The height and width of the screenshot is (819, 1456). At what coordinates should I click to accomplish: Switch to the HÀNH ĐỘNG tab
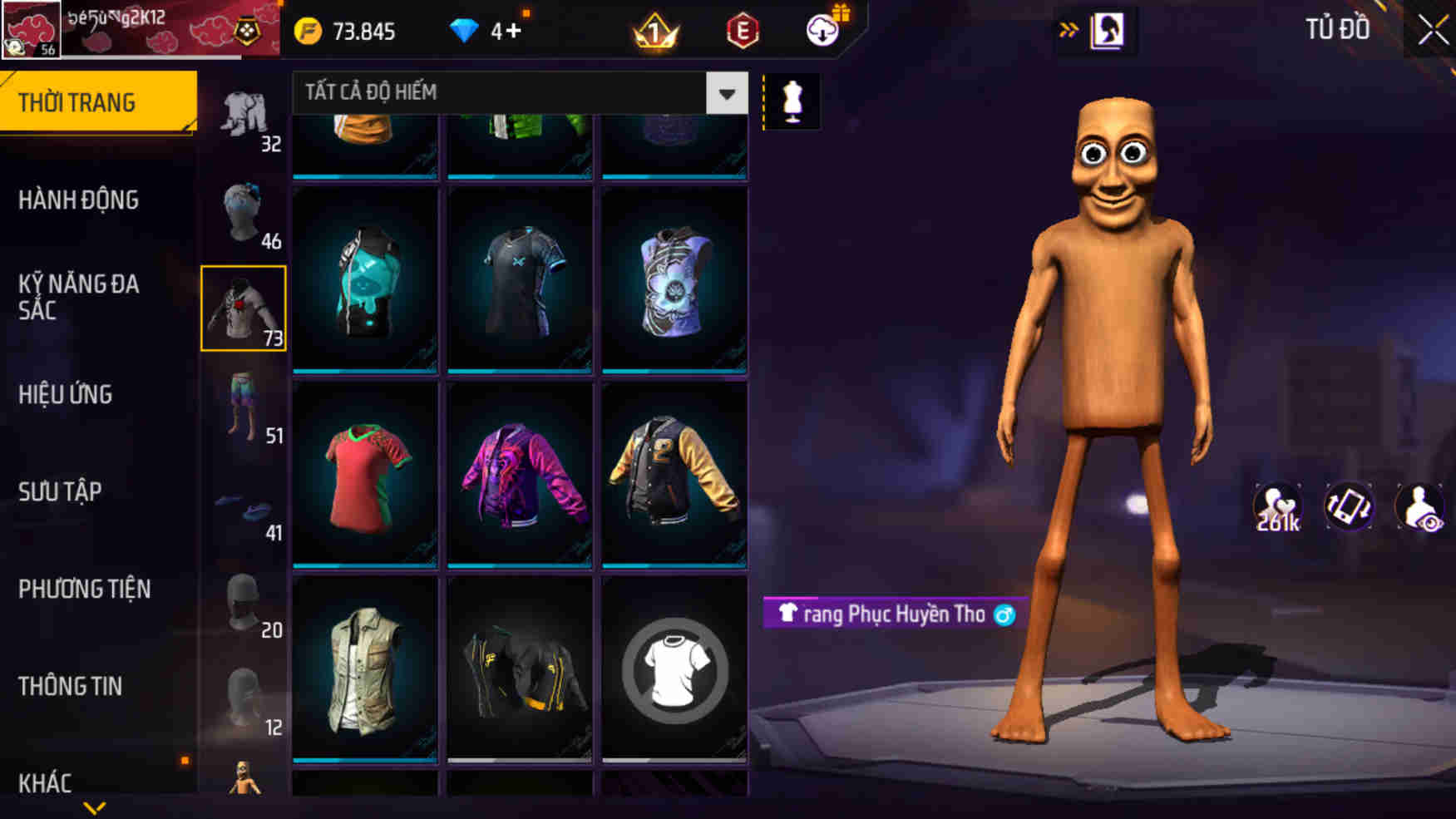pyautogui.click(x=78, y=200)
